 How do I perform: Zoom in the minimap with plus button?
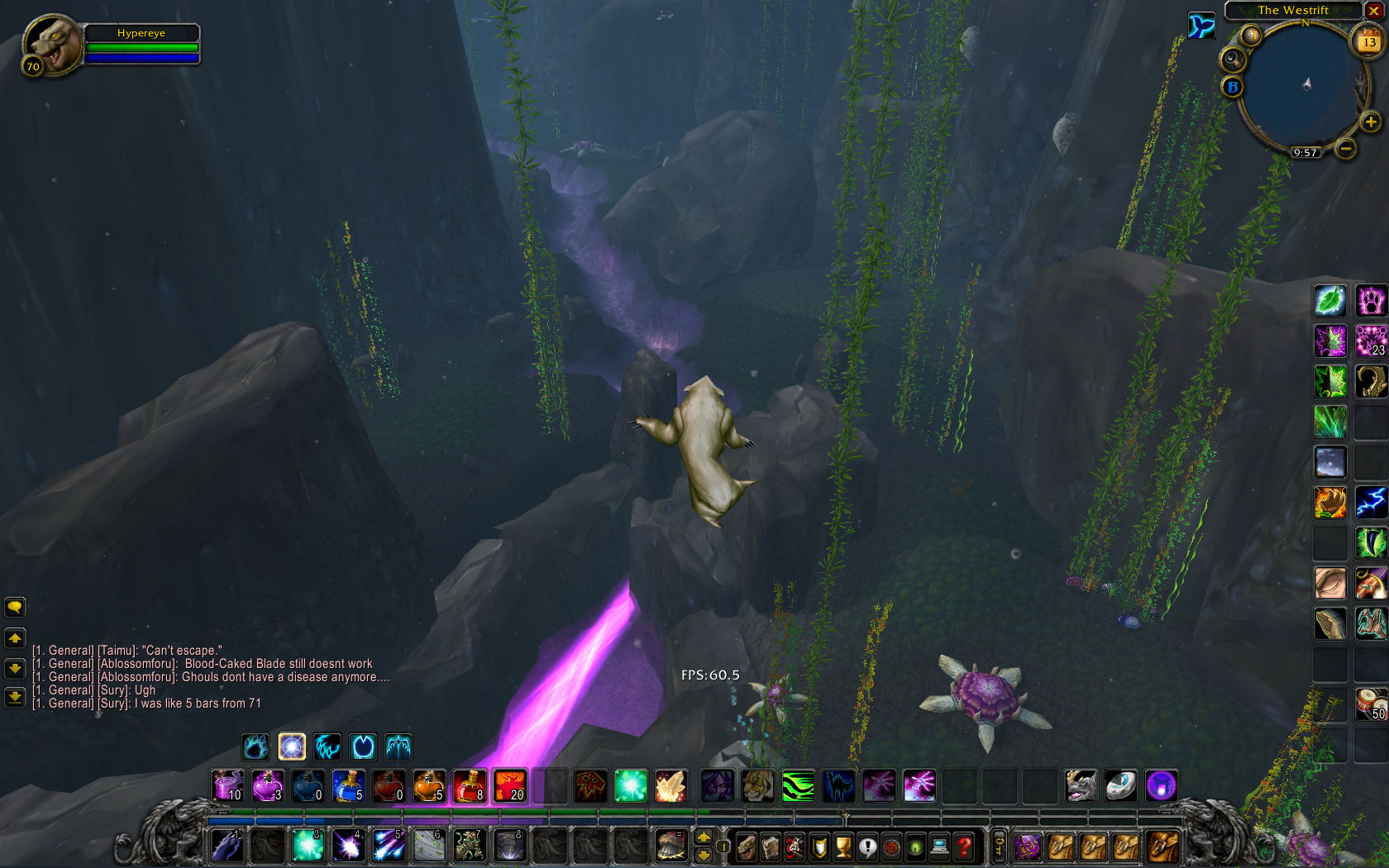point(1370,122)
